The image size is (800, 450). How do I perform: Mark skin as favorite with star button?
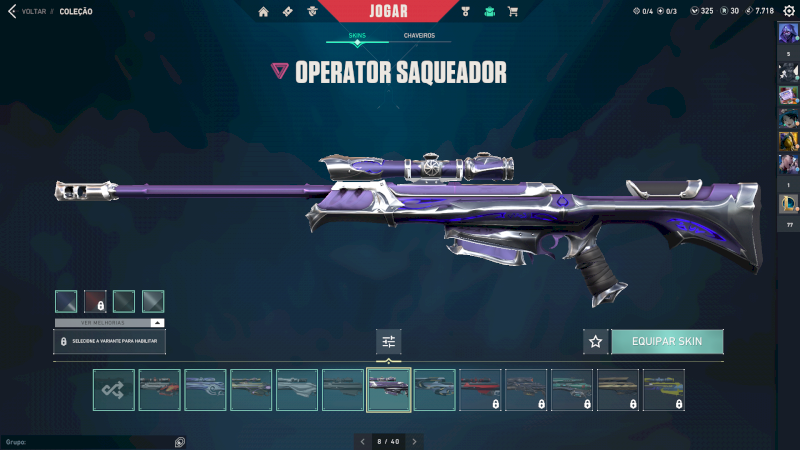click(596, 341)
